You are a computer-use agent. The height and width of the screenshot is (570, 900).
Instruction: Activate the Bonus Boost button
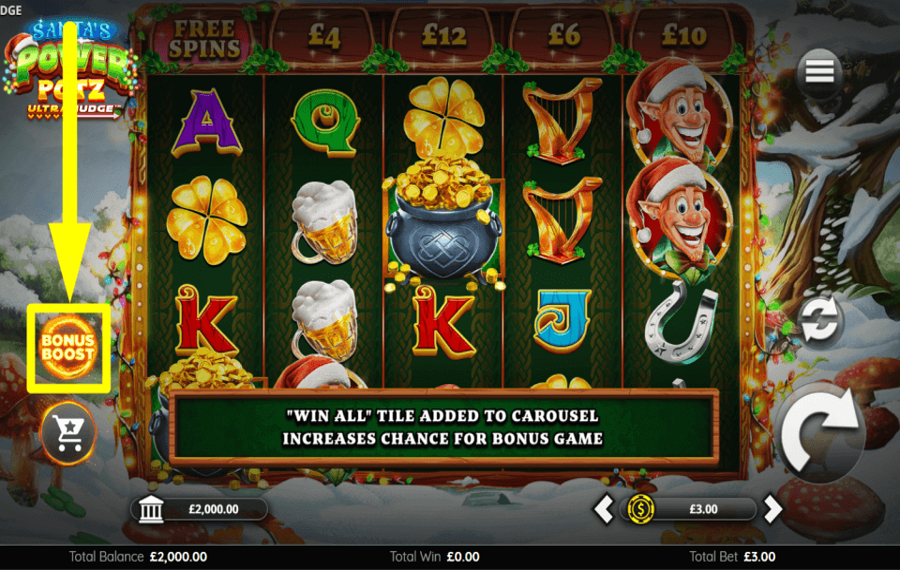tap(68, 347)
